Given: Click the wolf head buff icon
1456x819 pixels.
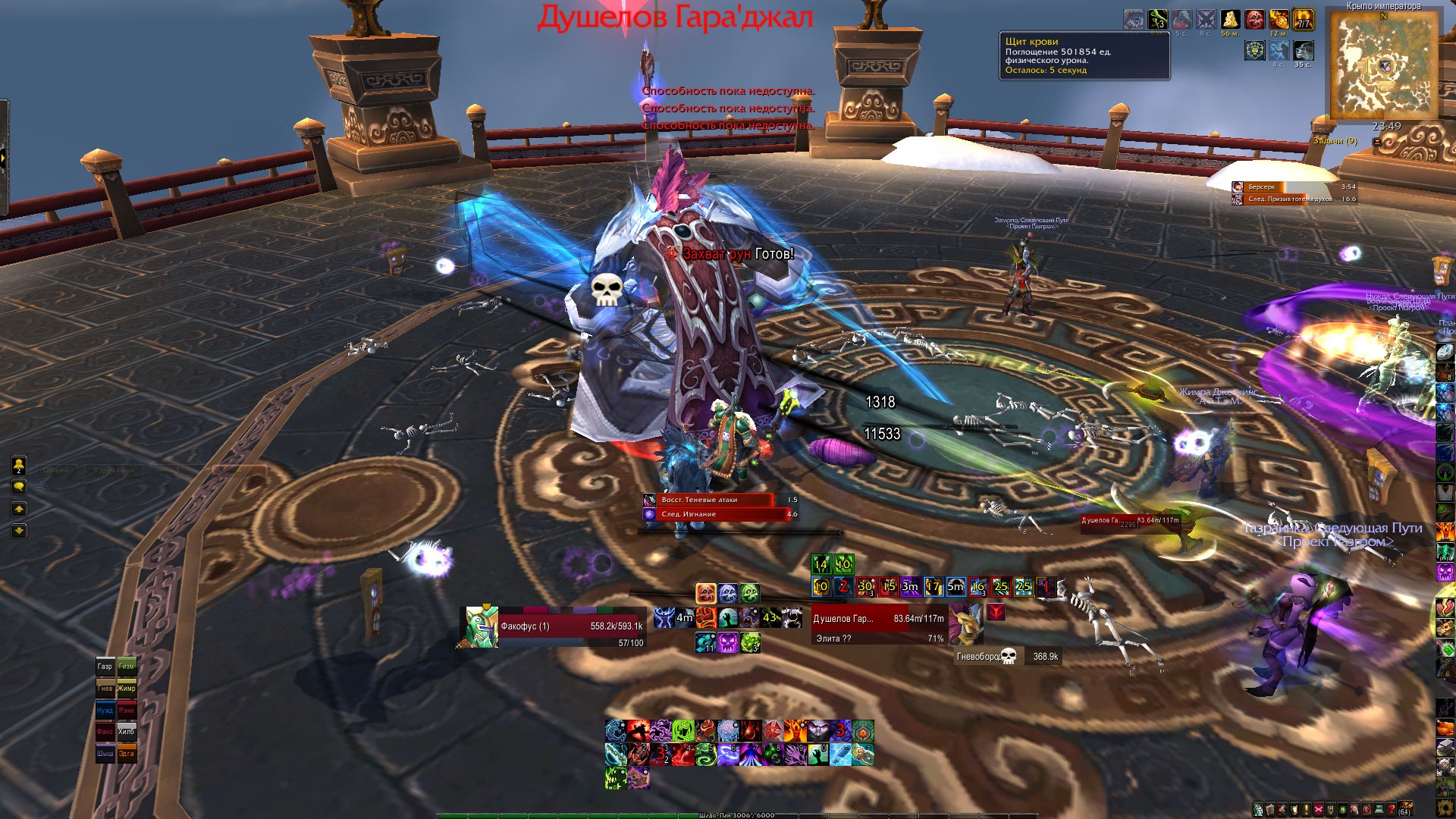Looking at the screenshot, I should [x=1304, y=51].
